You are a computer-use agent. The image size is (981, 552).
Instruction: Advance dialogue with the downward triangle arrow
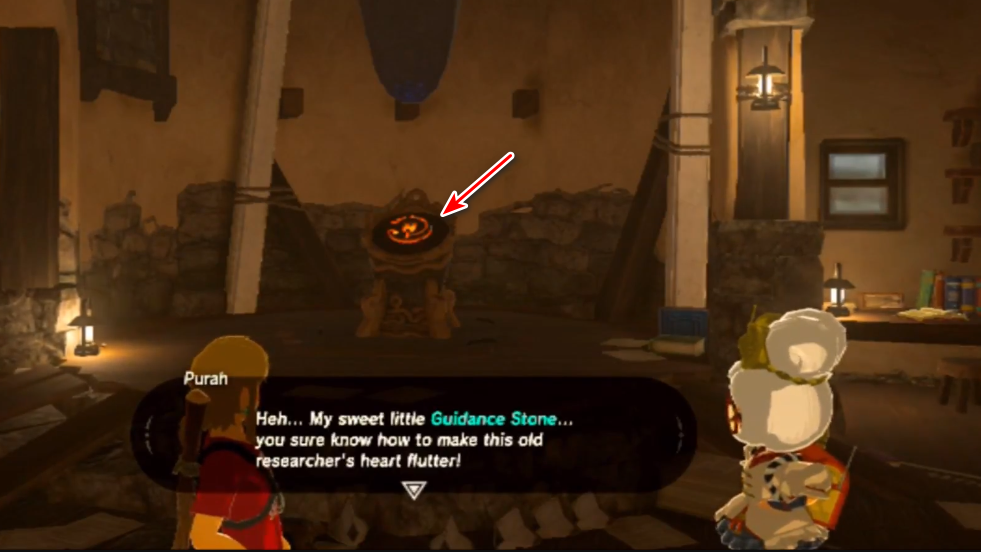coord(412,488)
